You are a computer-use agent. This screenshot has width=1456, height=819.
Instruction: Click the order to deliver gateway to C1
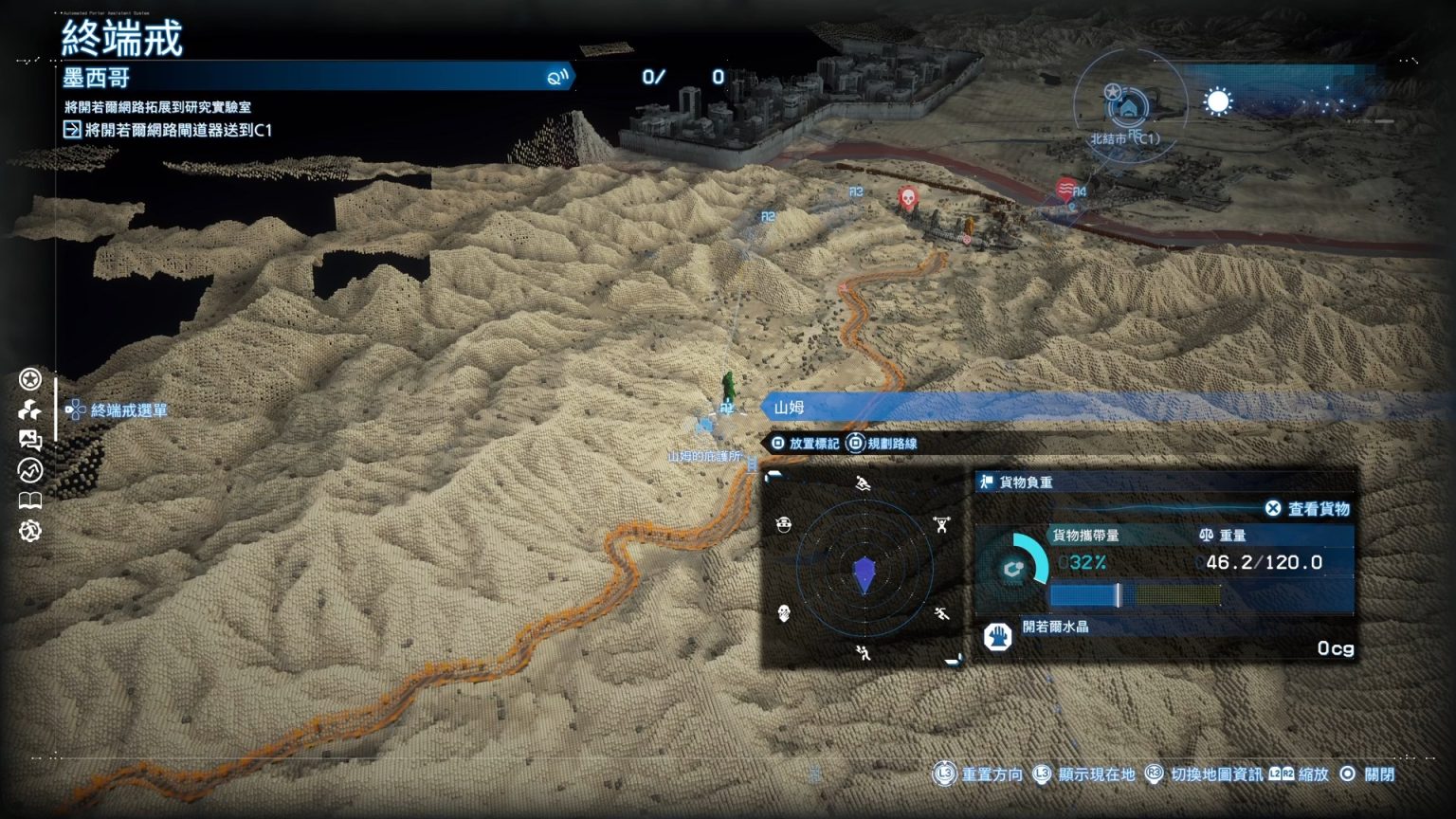[168, 130]
